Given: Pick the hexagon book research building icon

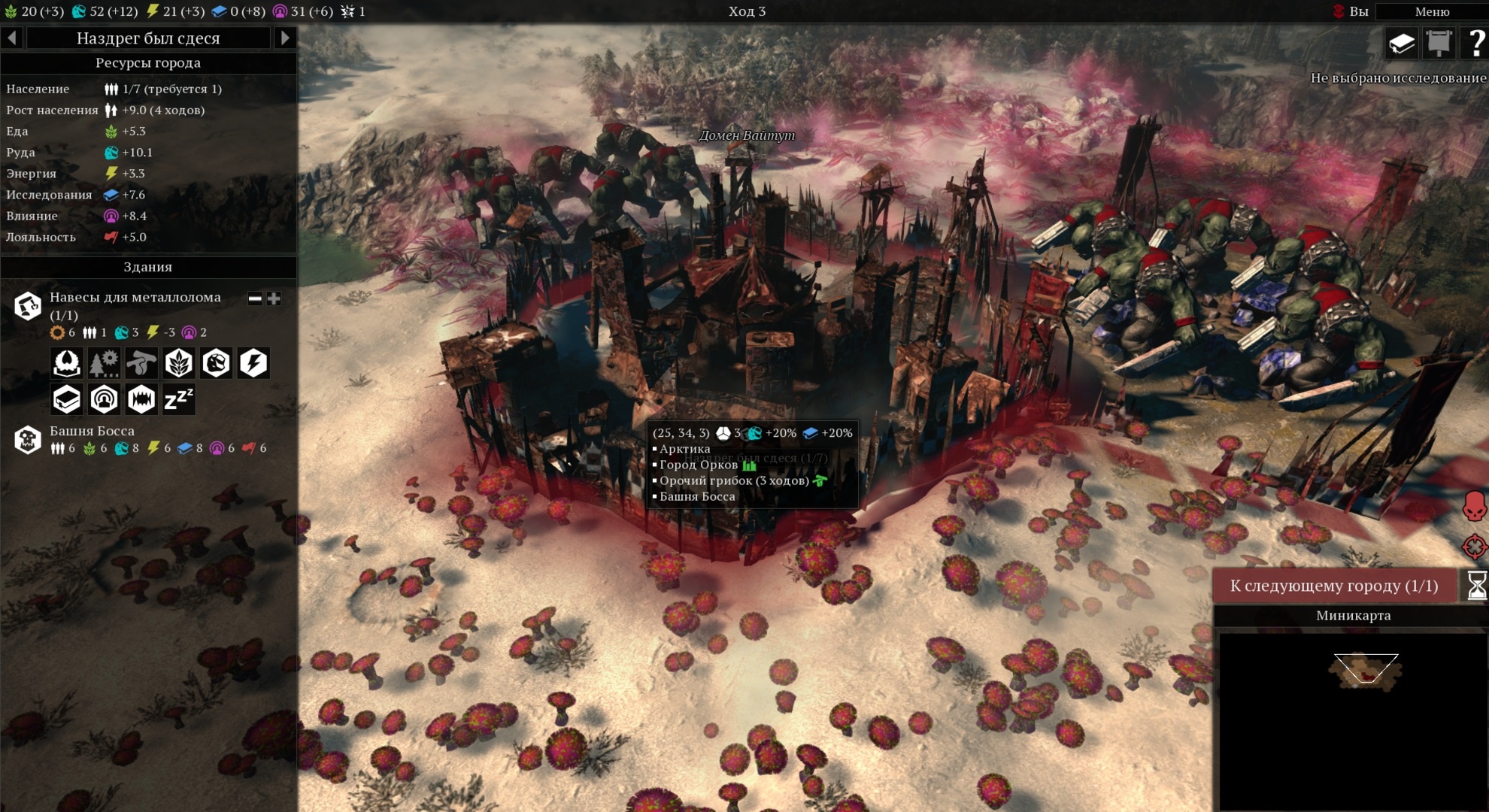Looking at the screenshot, I should (67, 399).
